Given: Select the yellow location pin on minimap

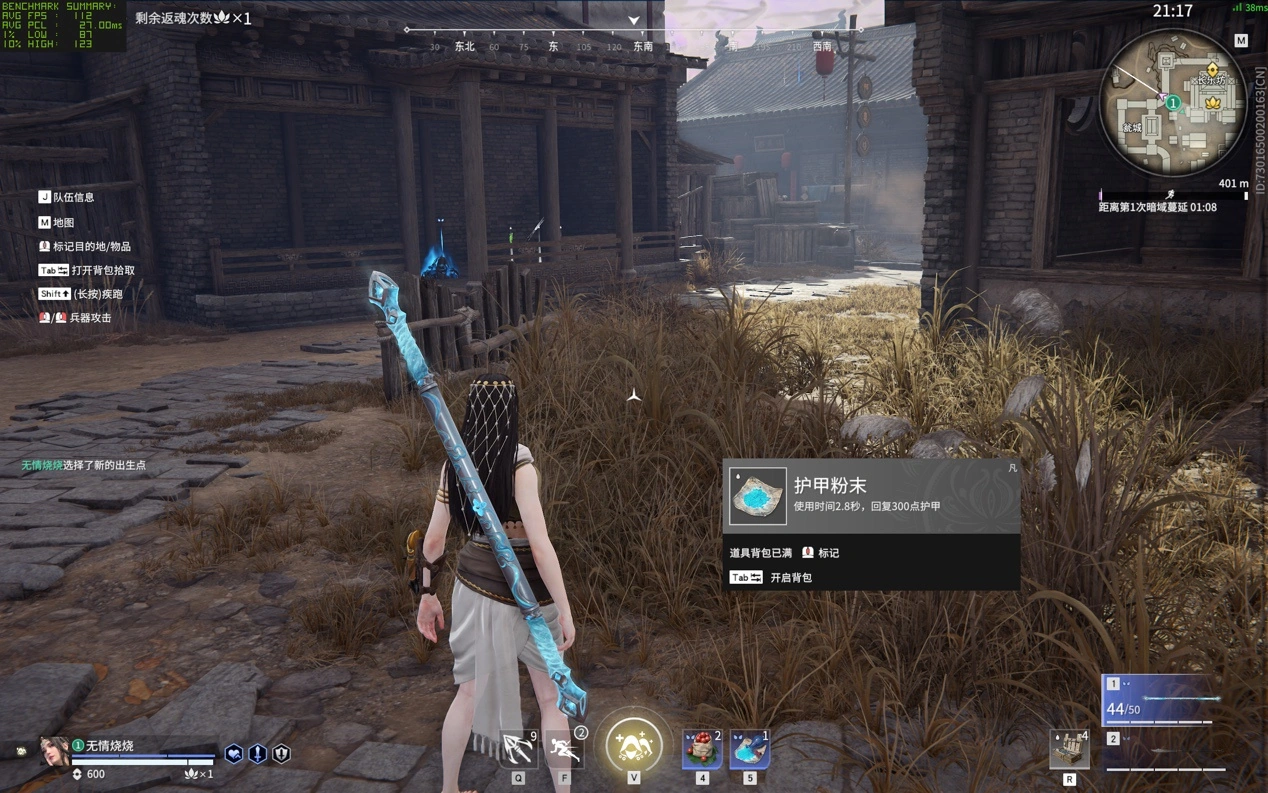Looking at the screenshot, I should (1212, 70).
